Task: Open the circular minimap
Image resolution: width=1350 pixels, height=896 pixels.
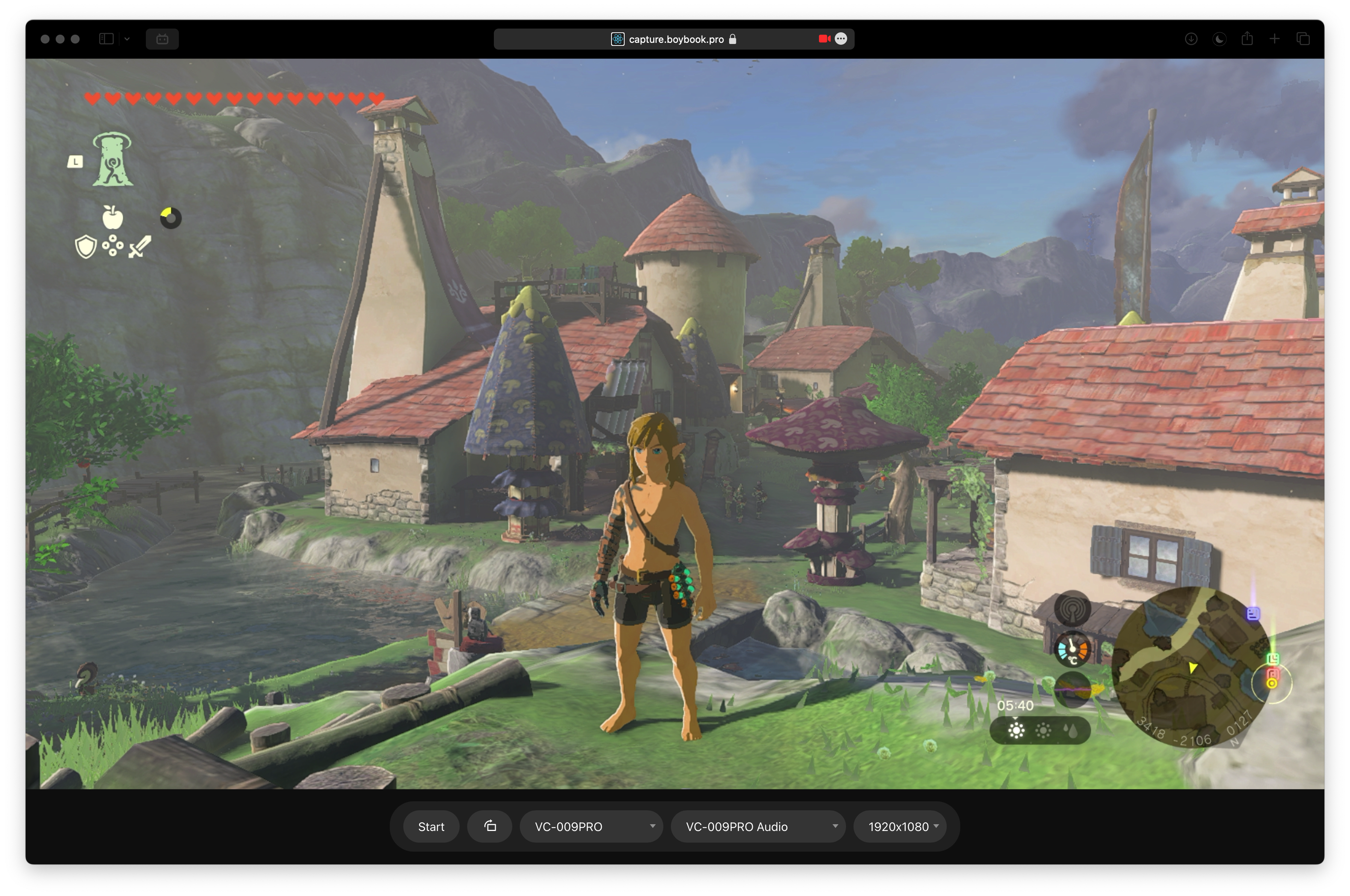Action: tap(1191, 666)
